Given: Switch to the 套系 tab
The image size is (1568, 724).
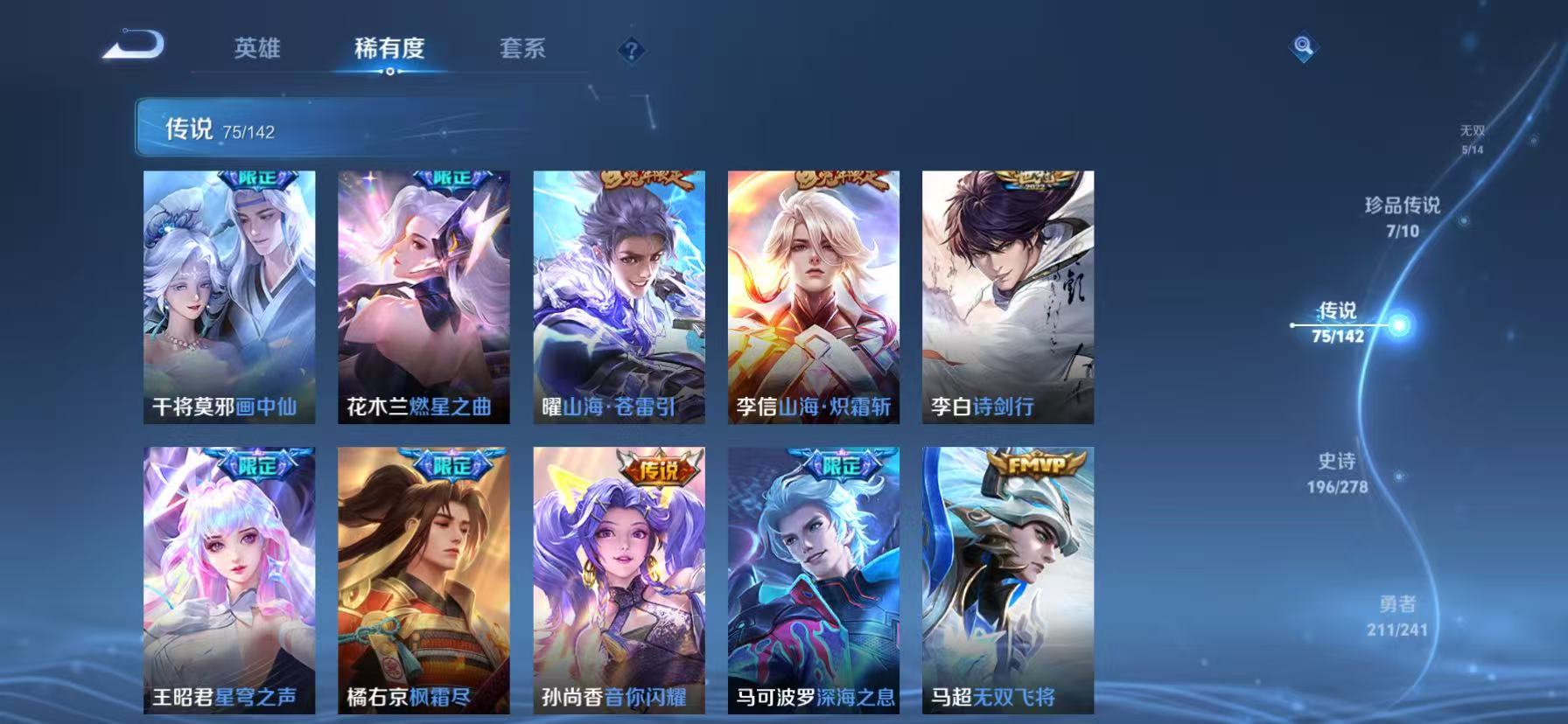Looking at the screenshot, I should click(523, 50).
